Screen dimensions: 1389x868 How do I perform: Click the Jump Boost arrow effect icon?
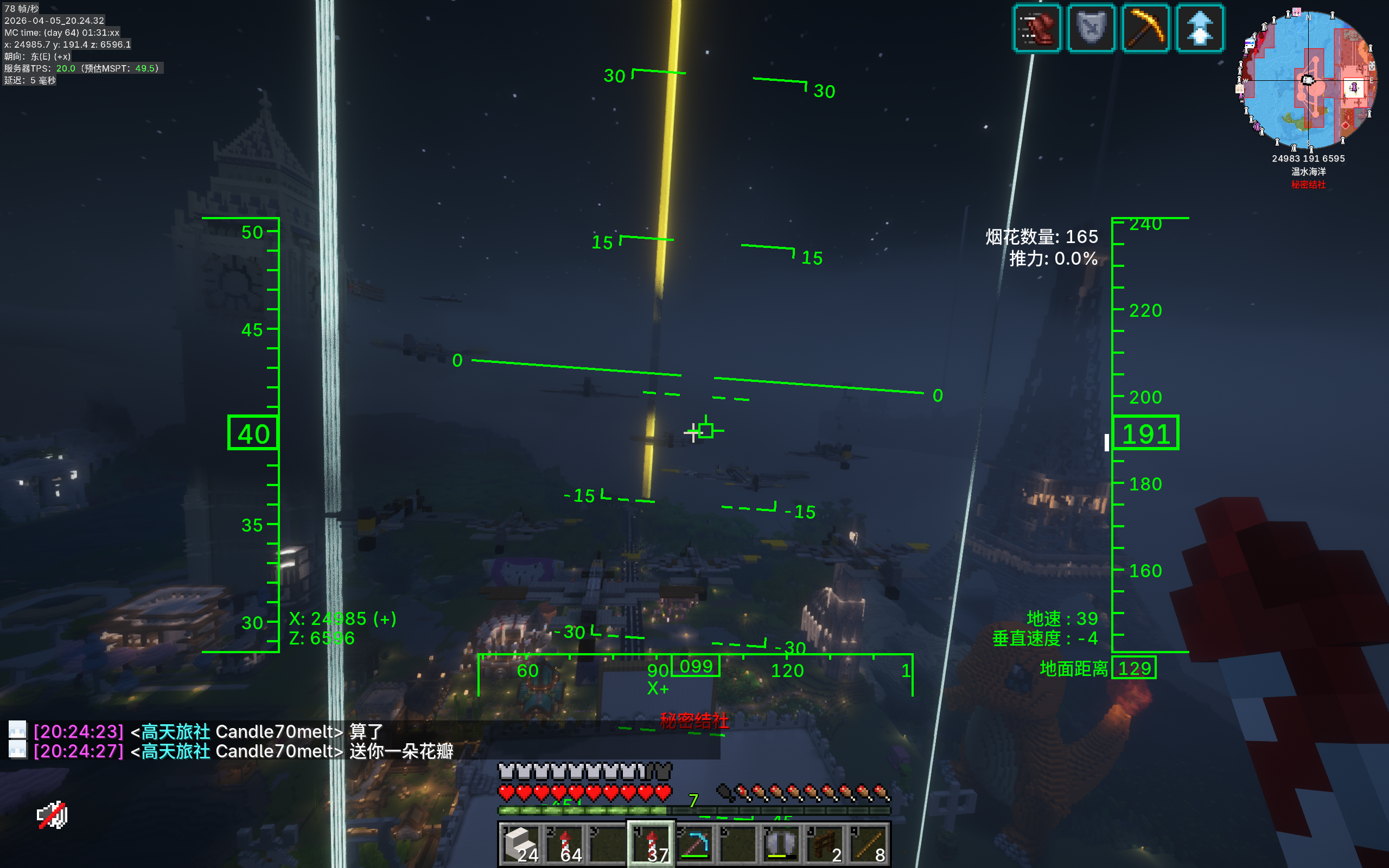[x=1200, y=28]
